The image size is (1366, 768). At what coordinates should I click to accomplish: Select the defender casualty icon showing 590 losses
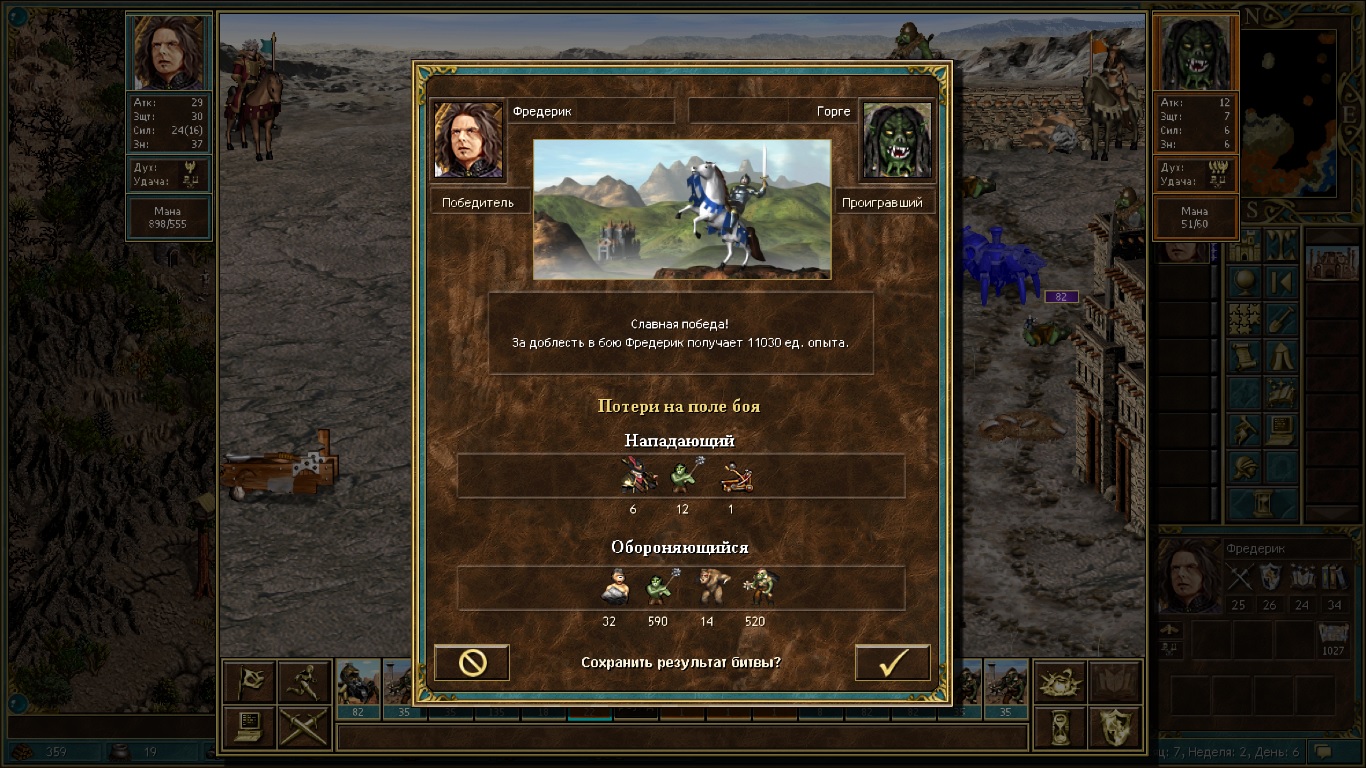658,588
